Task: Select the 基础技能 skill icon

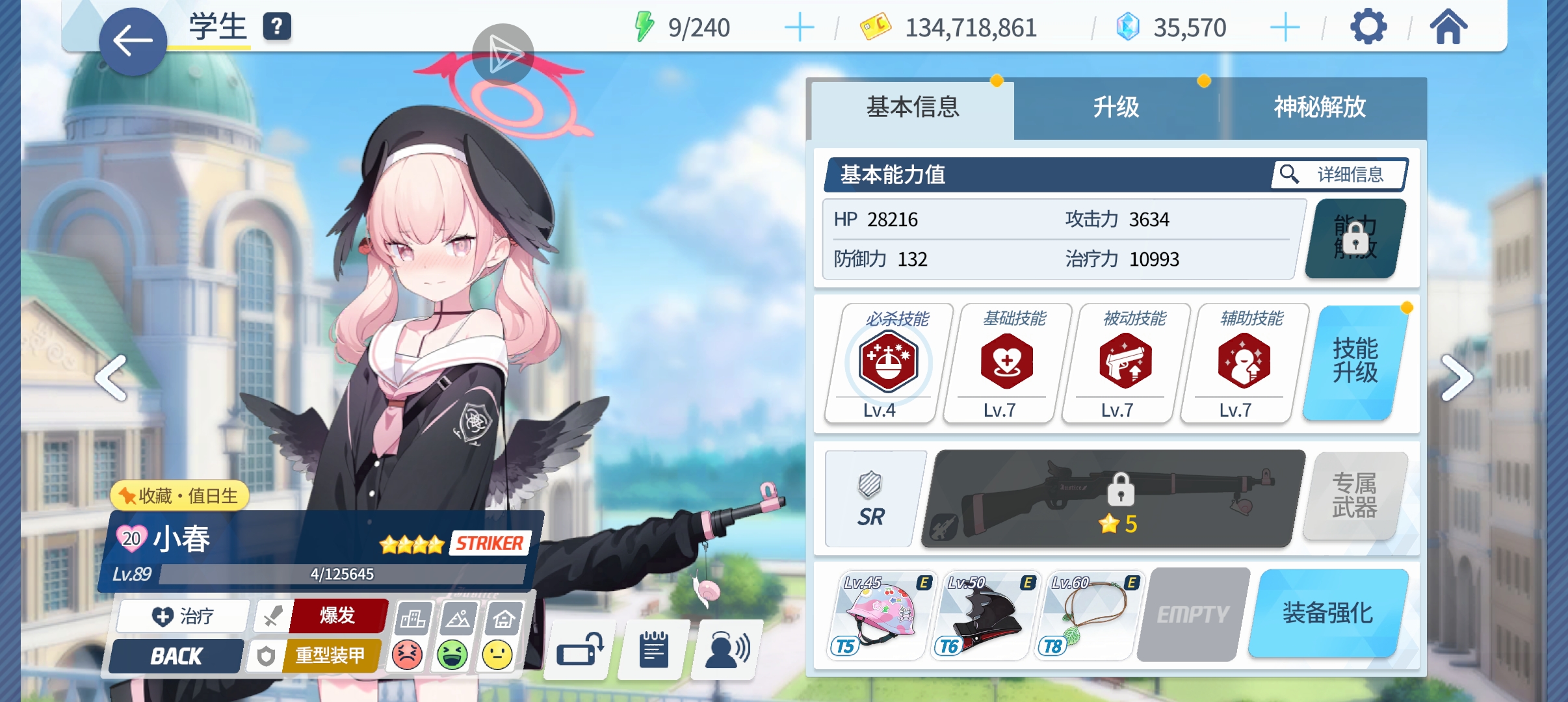Action: (x=1005, y=362)
